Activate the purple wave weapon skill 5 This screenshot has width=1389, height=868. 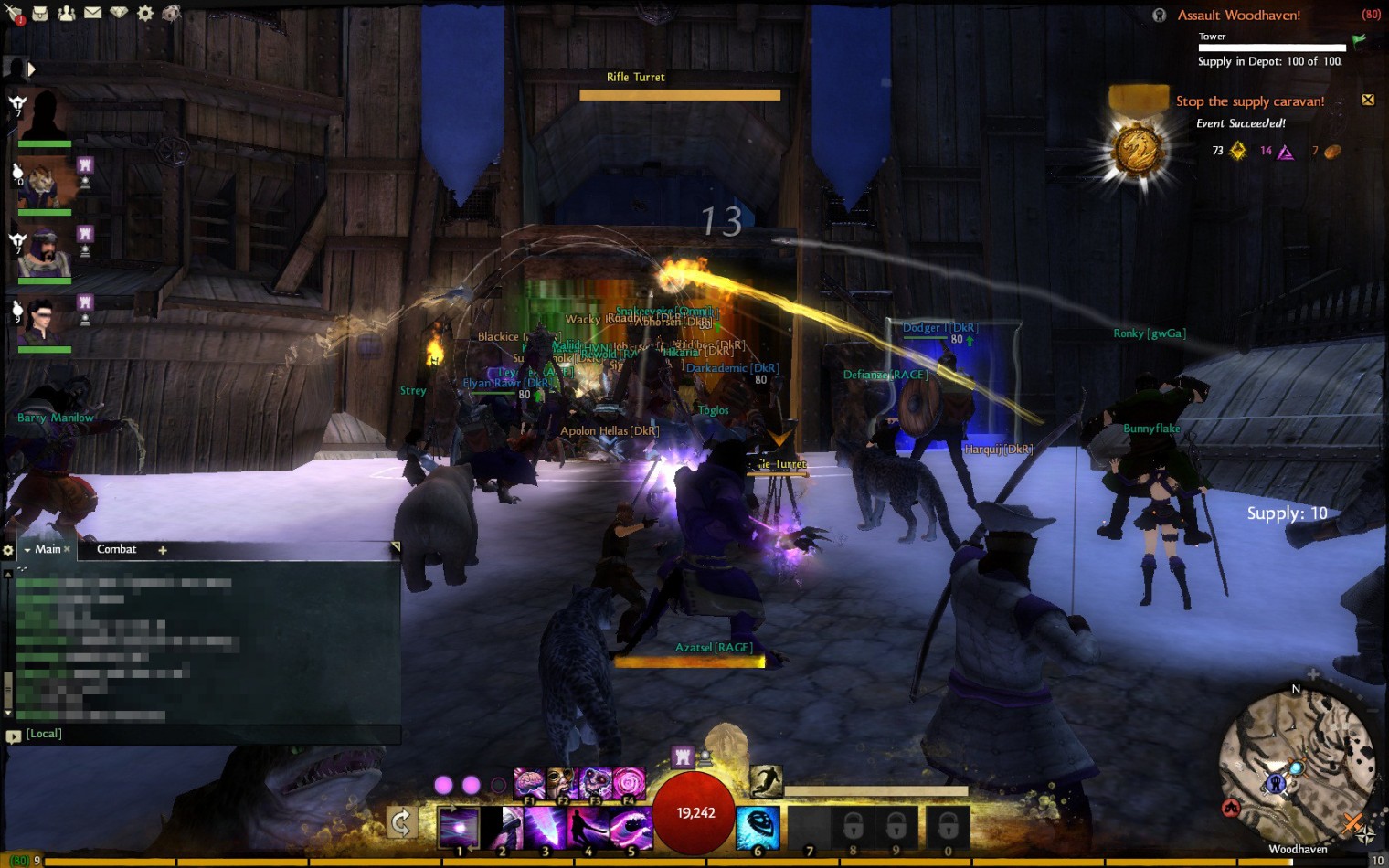[630, 828]
